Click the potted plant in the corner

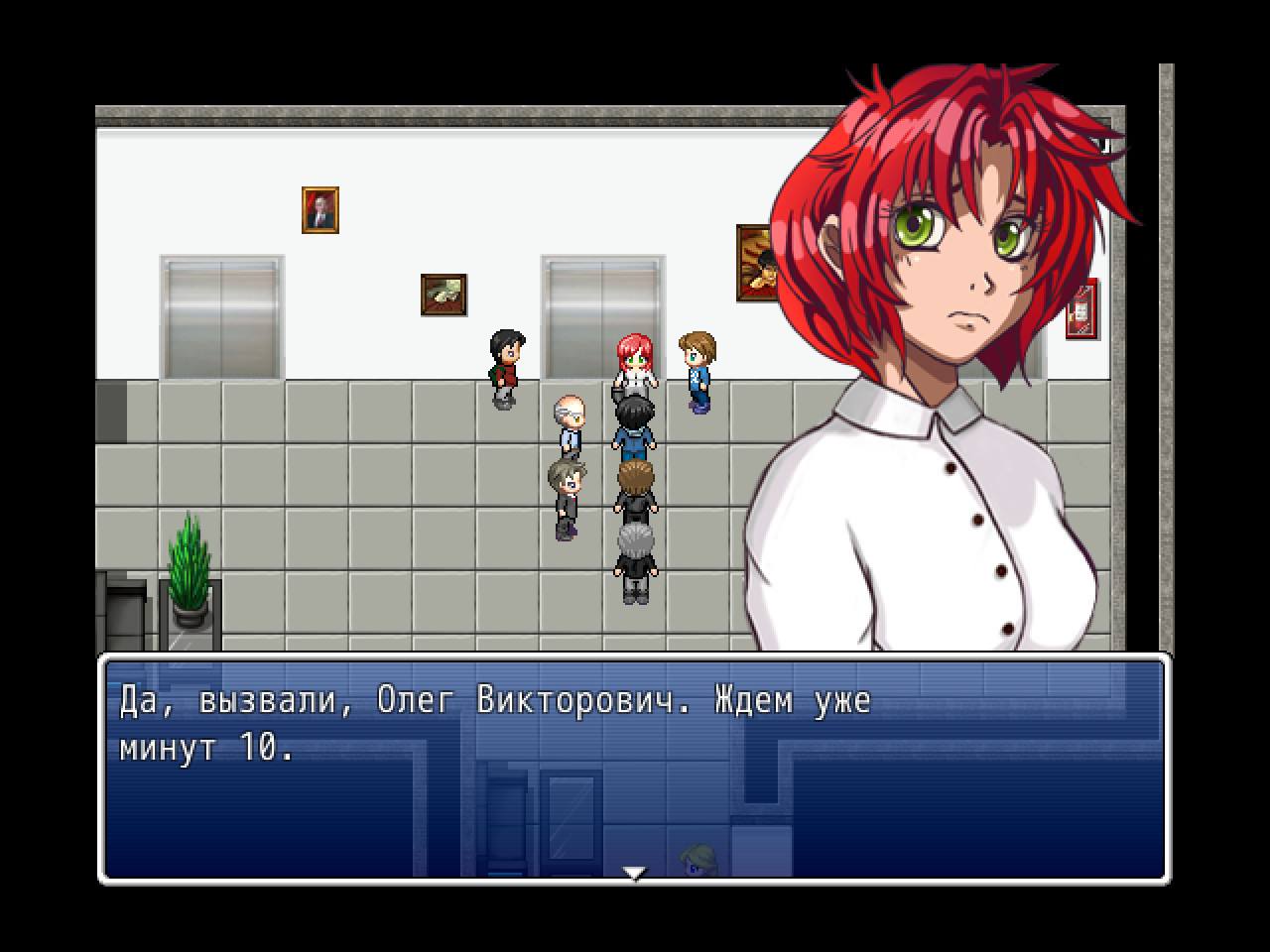[x=189, y=570]
